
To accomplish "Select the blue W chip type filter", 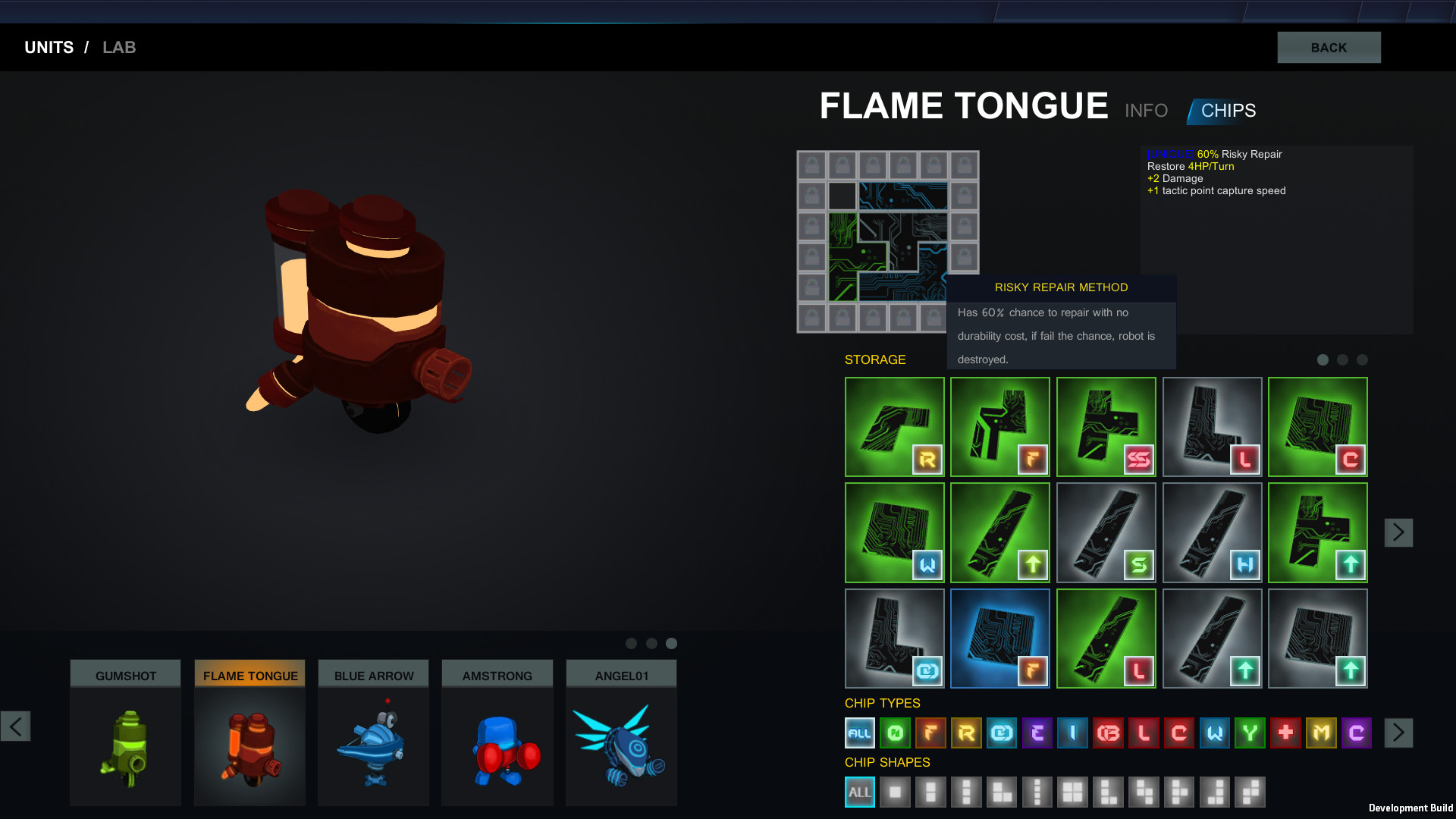I will [1214, 733].
